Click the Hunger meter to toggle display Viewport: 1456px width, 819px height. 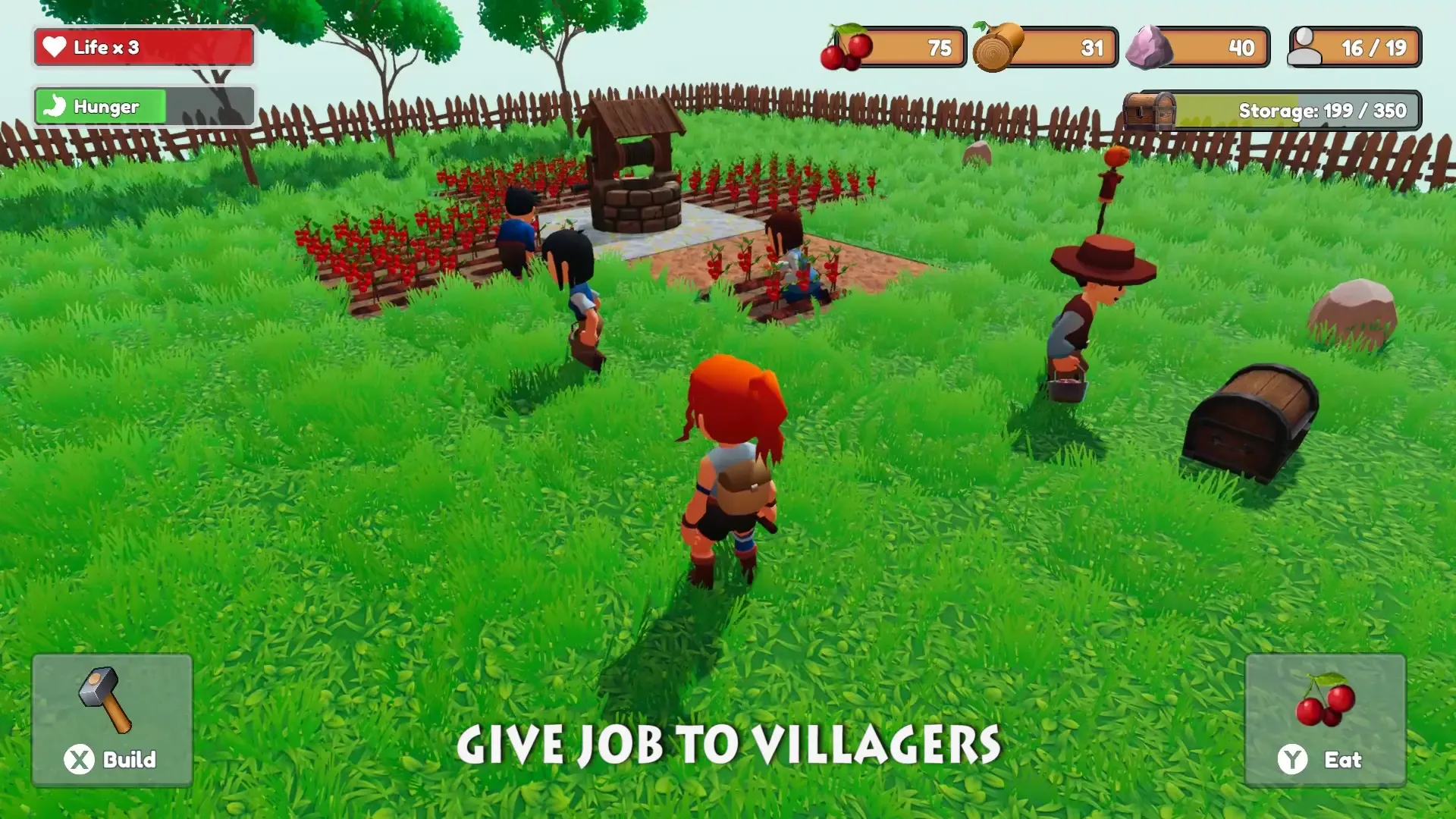tap(143, 106)
